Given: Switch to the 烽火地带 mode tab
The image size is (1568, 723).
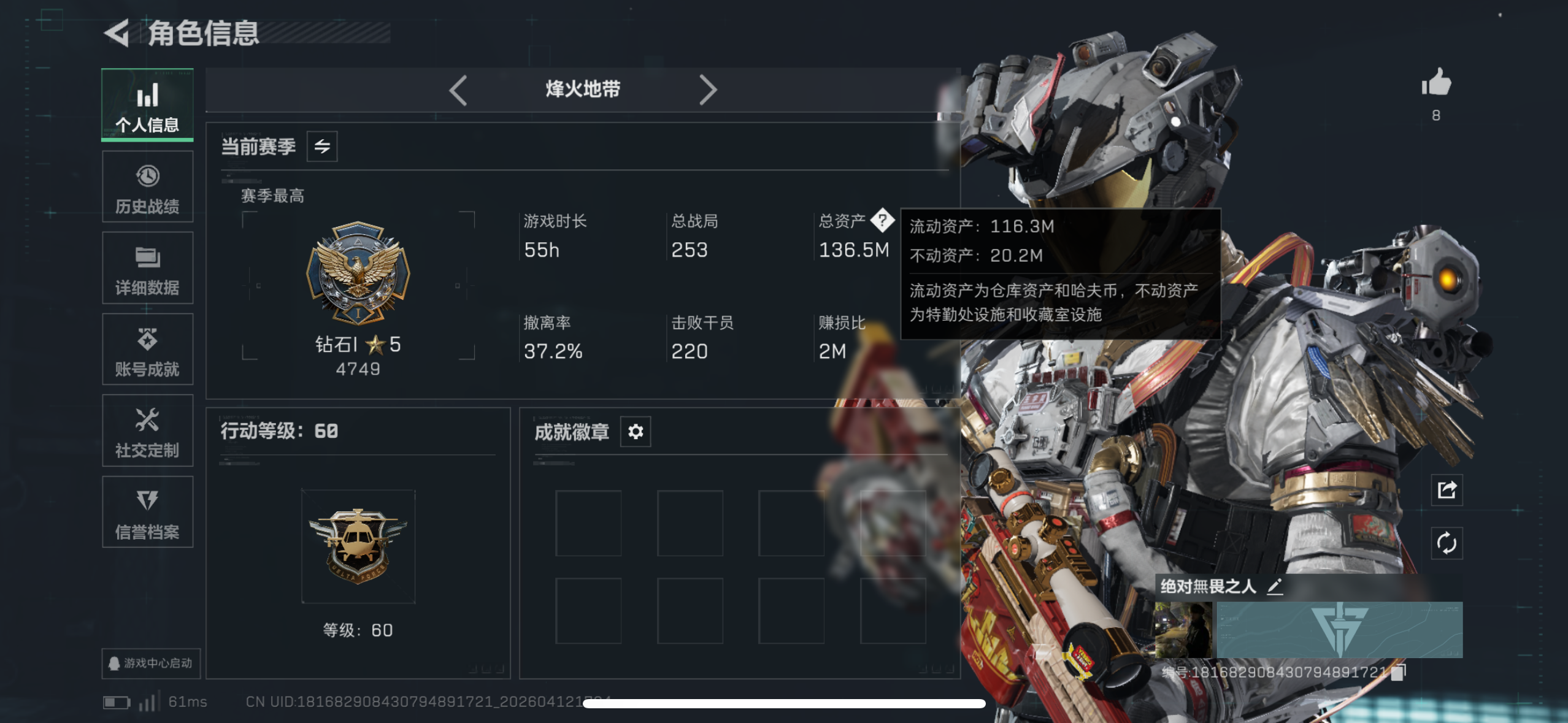Looking at the screenshot, I should click(x=583, y=90).
